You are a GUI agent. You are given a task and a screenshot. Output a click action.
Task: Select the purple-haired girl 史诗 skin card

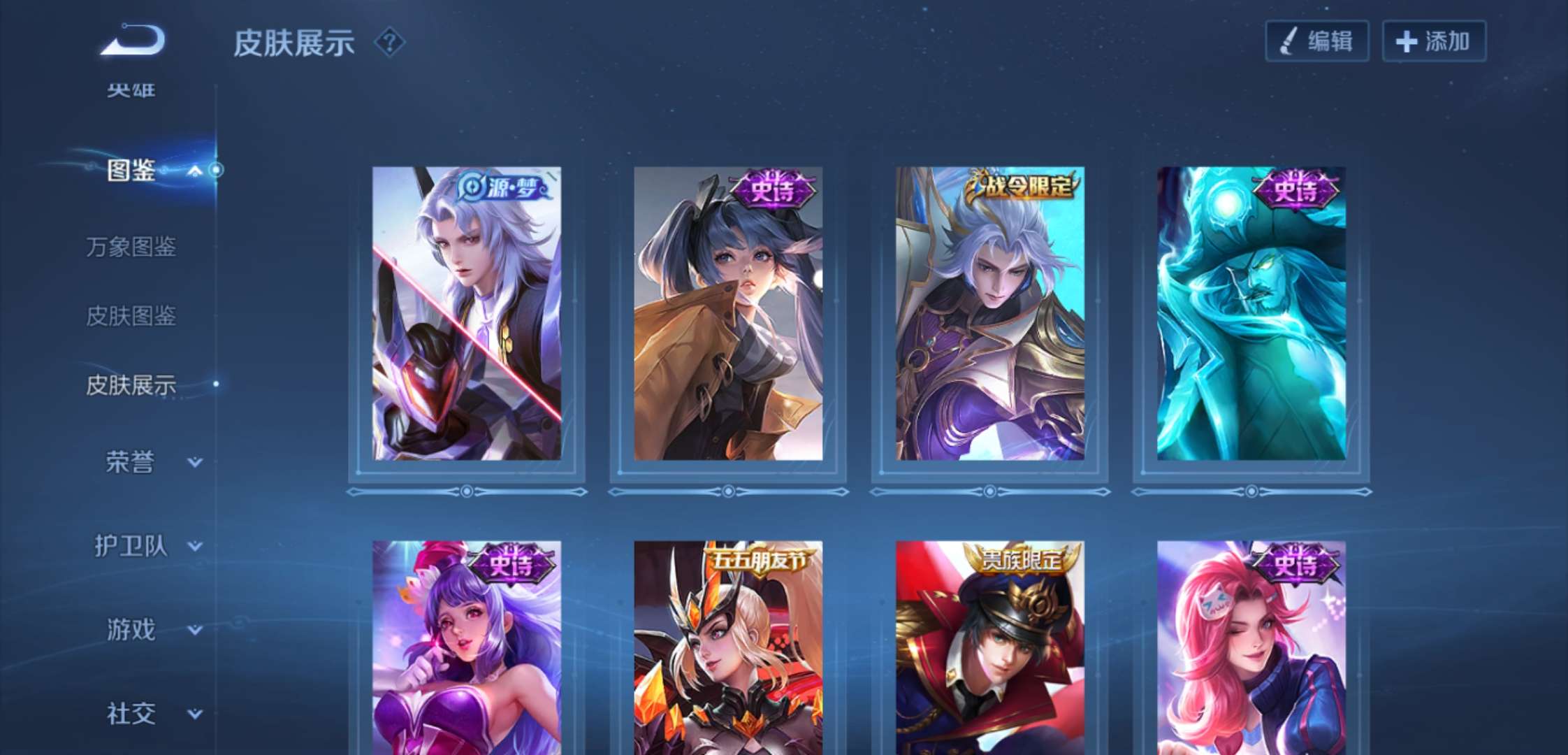(467, 647)
